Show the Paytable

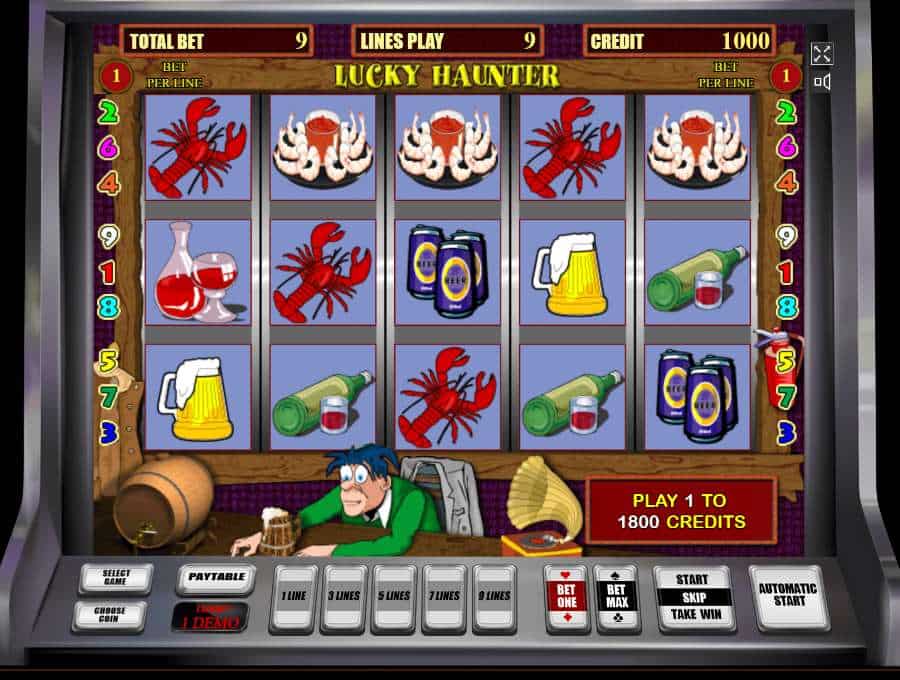[x=216, y=578]
